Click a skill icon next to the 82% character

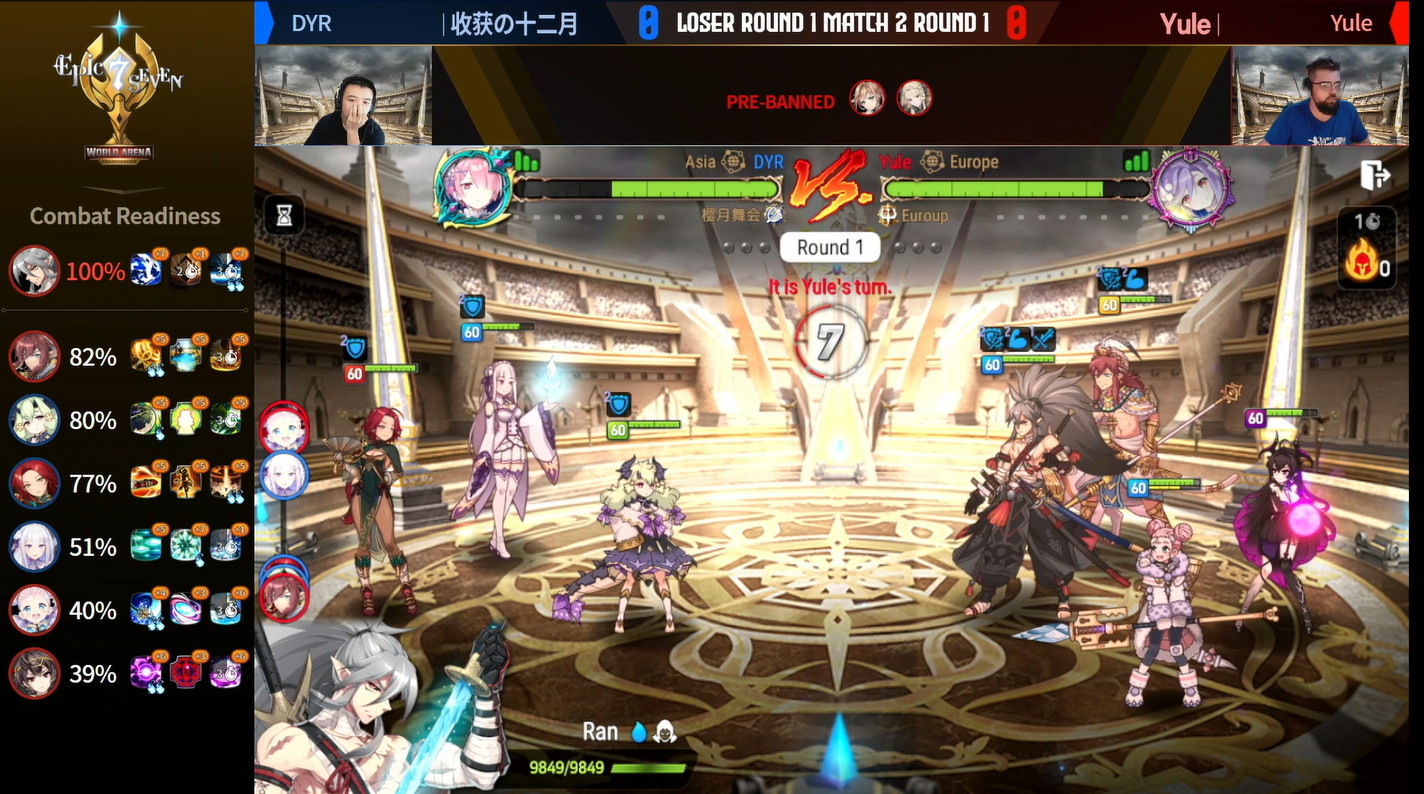[147, 357]
